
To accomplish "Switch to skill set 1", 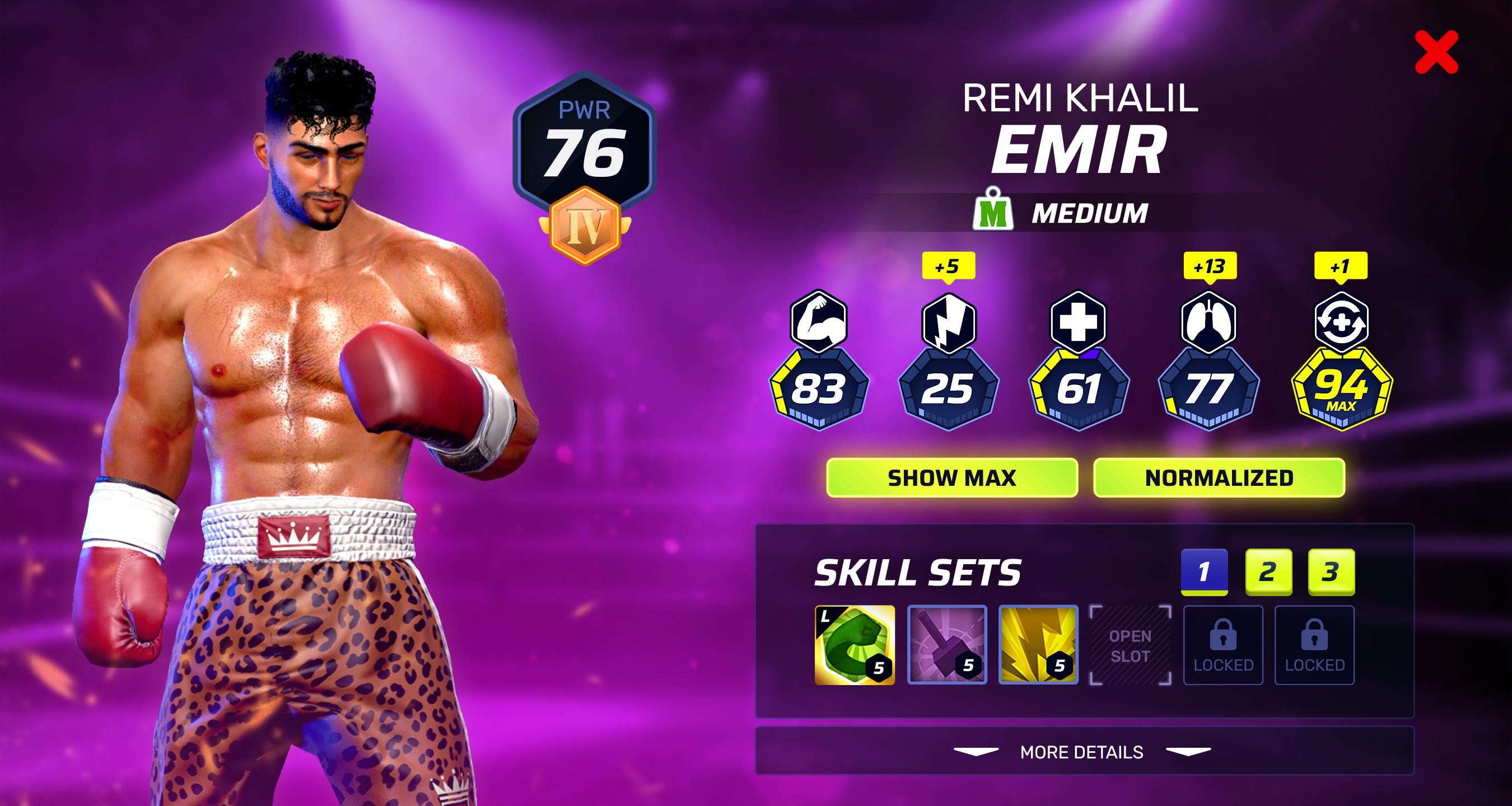I will [x=1204, y=571].
